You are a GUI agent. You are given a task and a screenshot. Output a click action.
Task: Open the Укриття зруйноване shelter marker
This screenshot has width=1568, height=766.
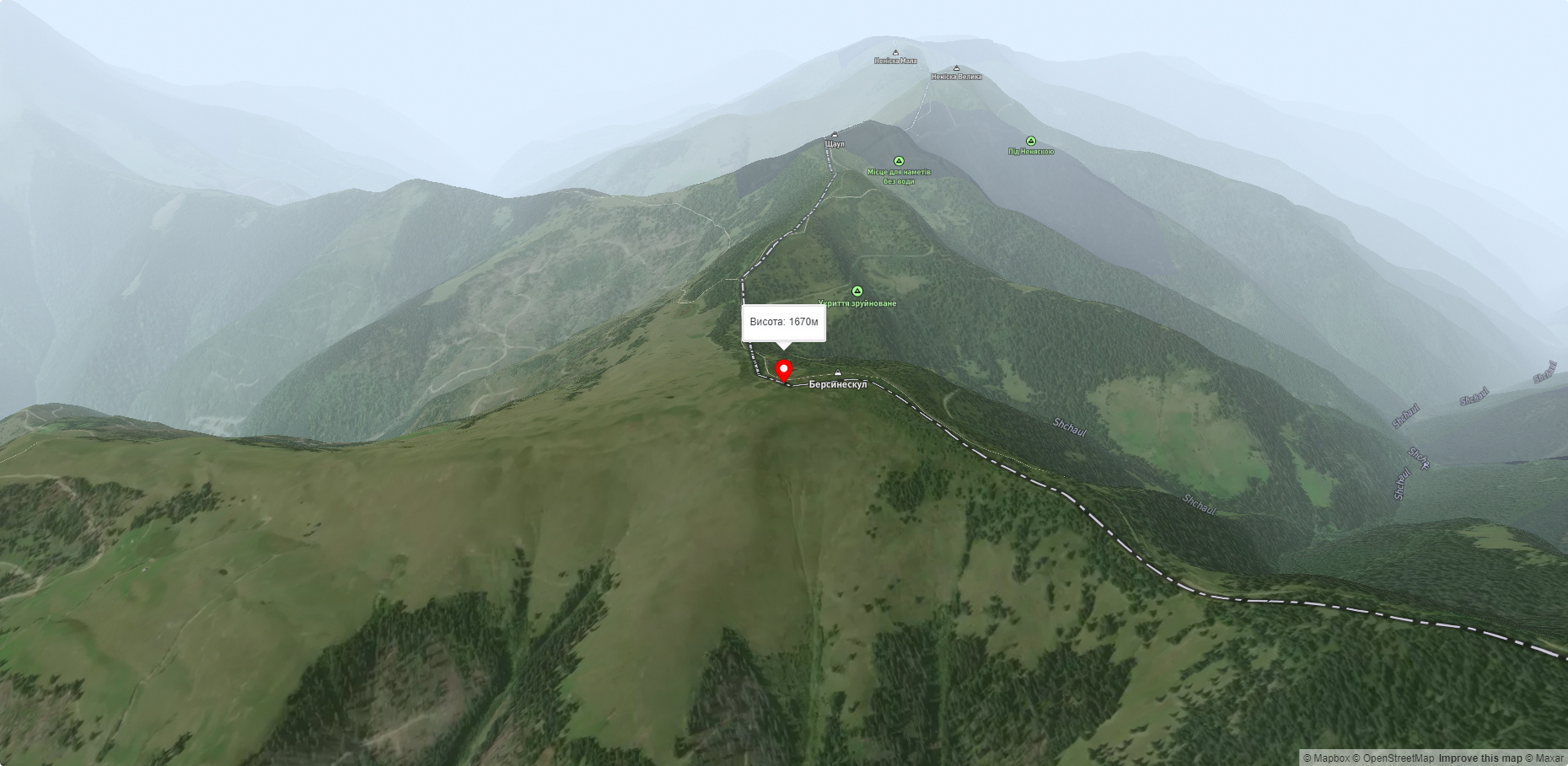pos(857,292)
